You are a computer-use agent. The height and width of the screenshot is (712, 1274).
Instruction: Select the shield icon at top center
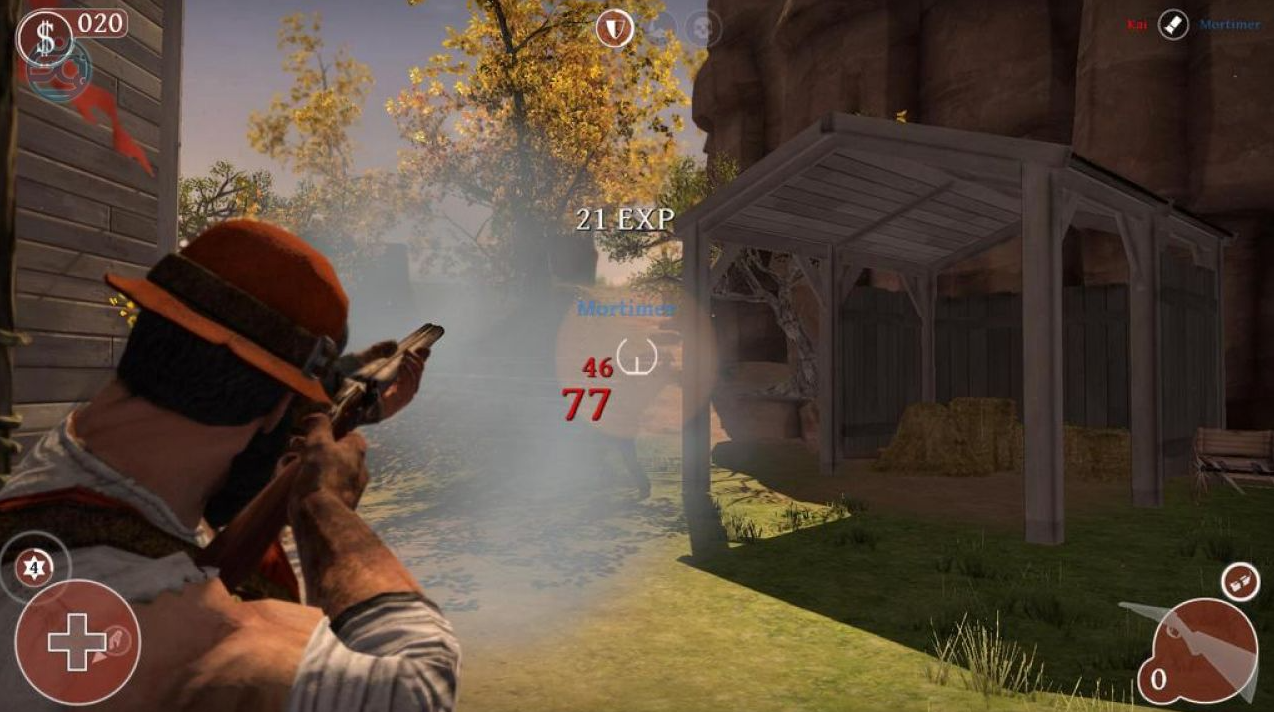615,29
